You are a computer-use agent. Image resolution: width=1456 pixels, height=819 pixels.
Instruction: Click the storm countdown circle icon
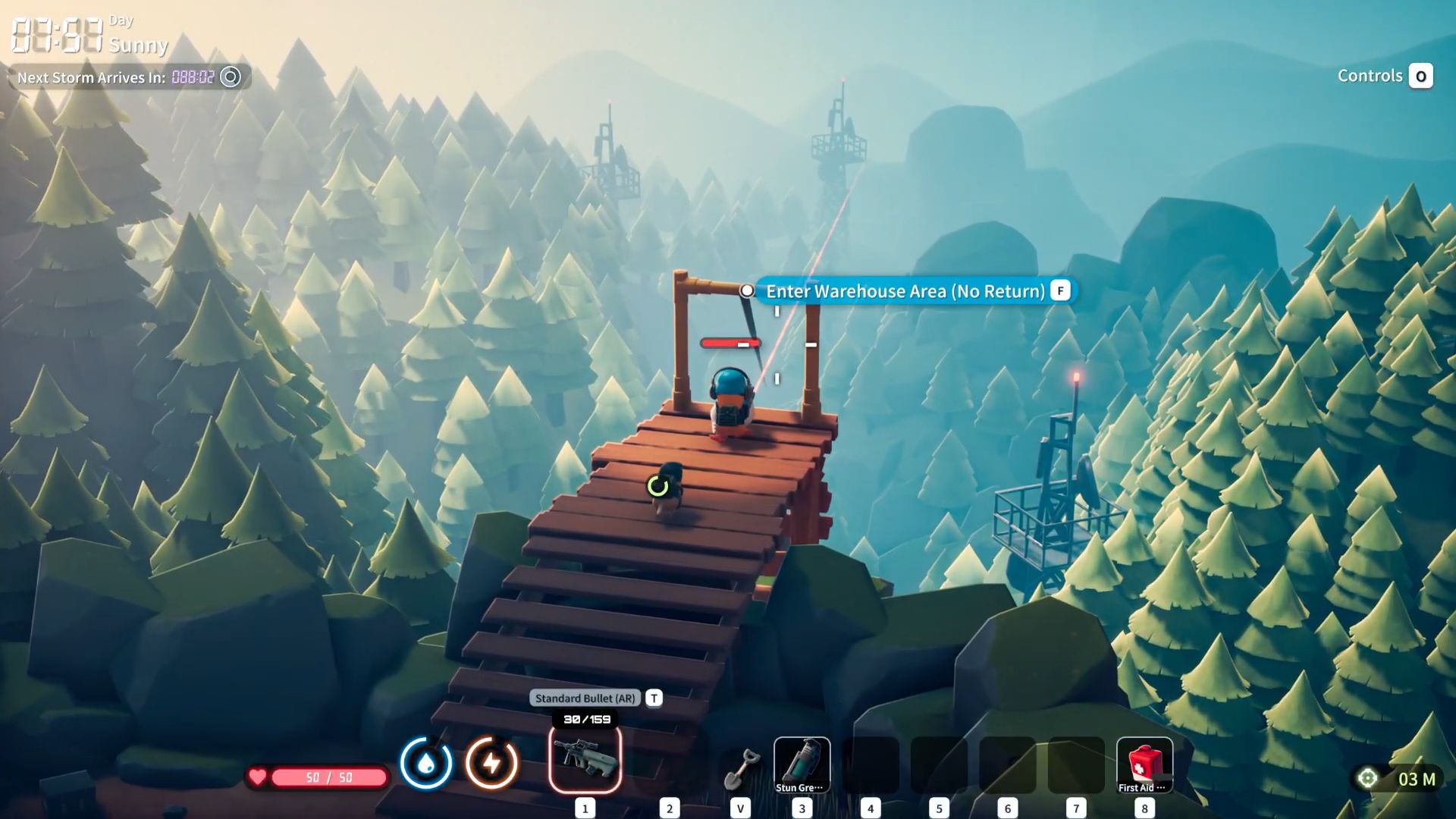click(231, 77)
